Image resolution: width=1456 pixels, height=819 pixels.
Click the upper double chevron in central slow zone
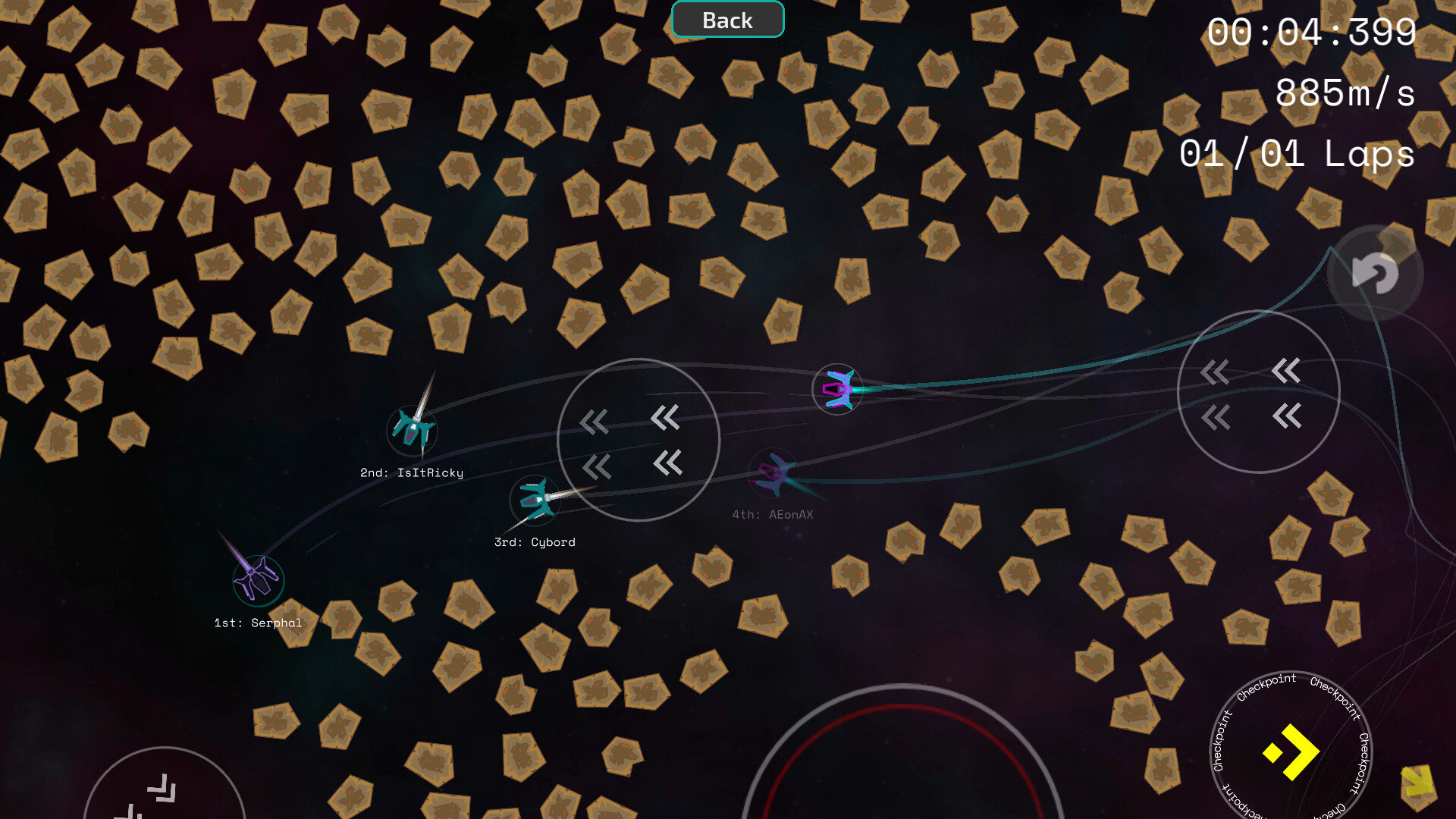[x=665, y=419]
